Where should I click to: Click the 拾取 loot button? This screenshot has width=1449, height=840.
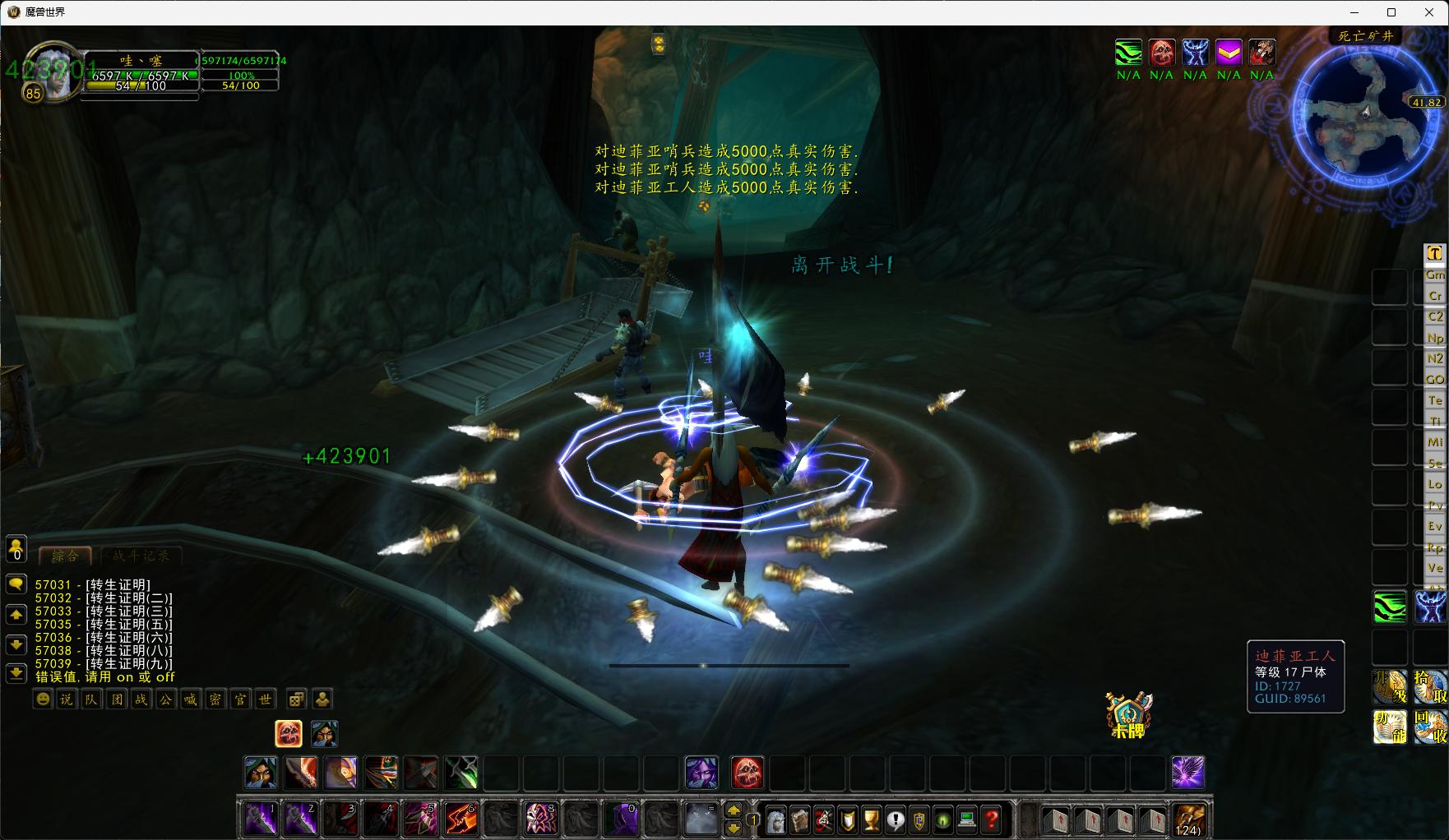pos(1431,687)
